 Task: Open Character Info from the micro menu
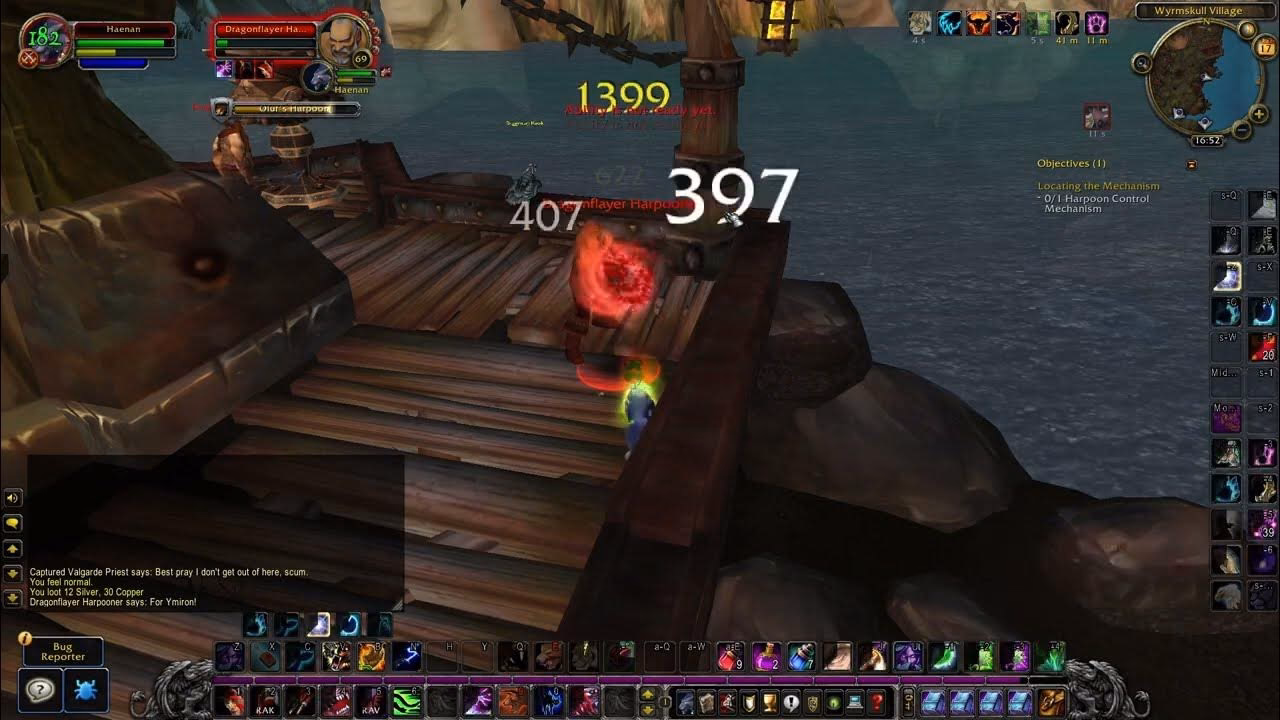pyautogui.click(x=684, y=701)
